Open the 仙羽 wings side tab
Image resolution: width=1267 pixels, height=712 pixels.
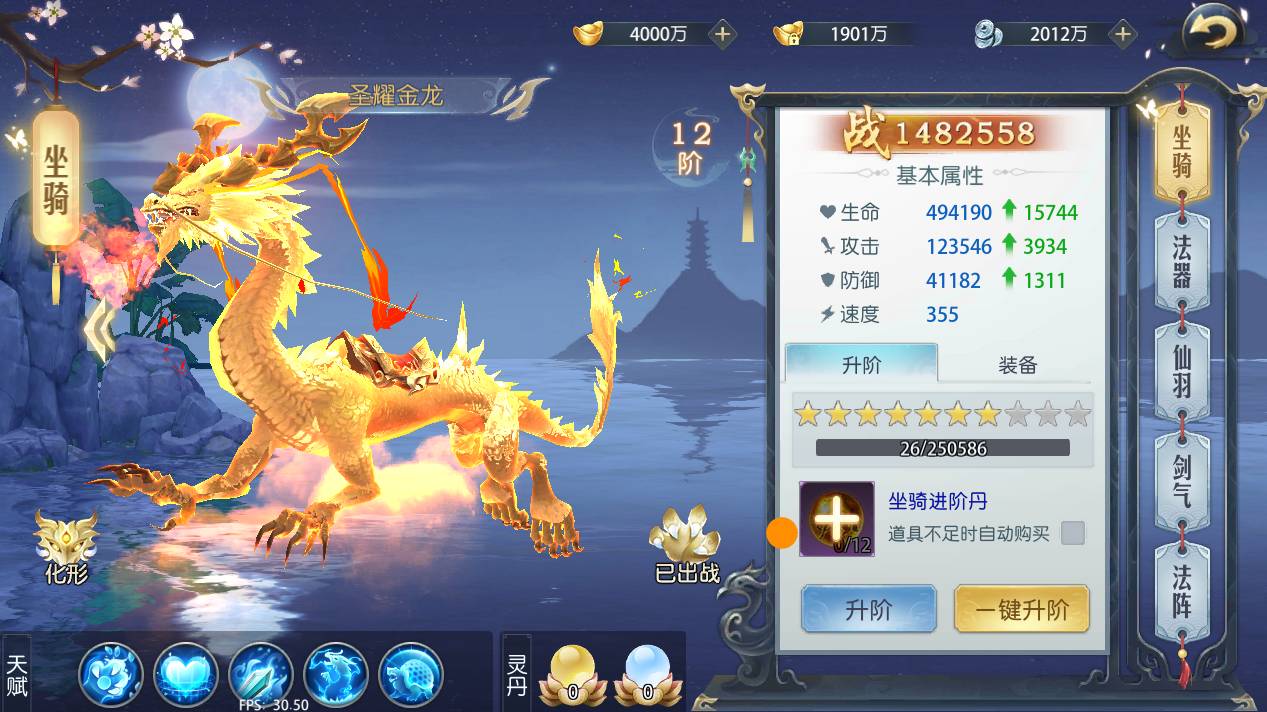tap(1182, 371)
